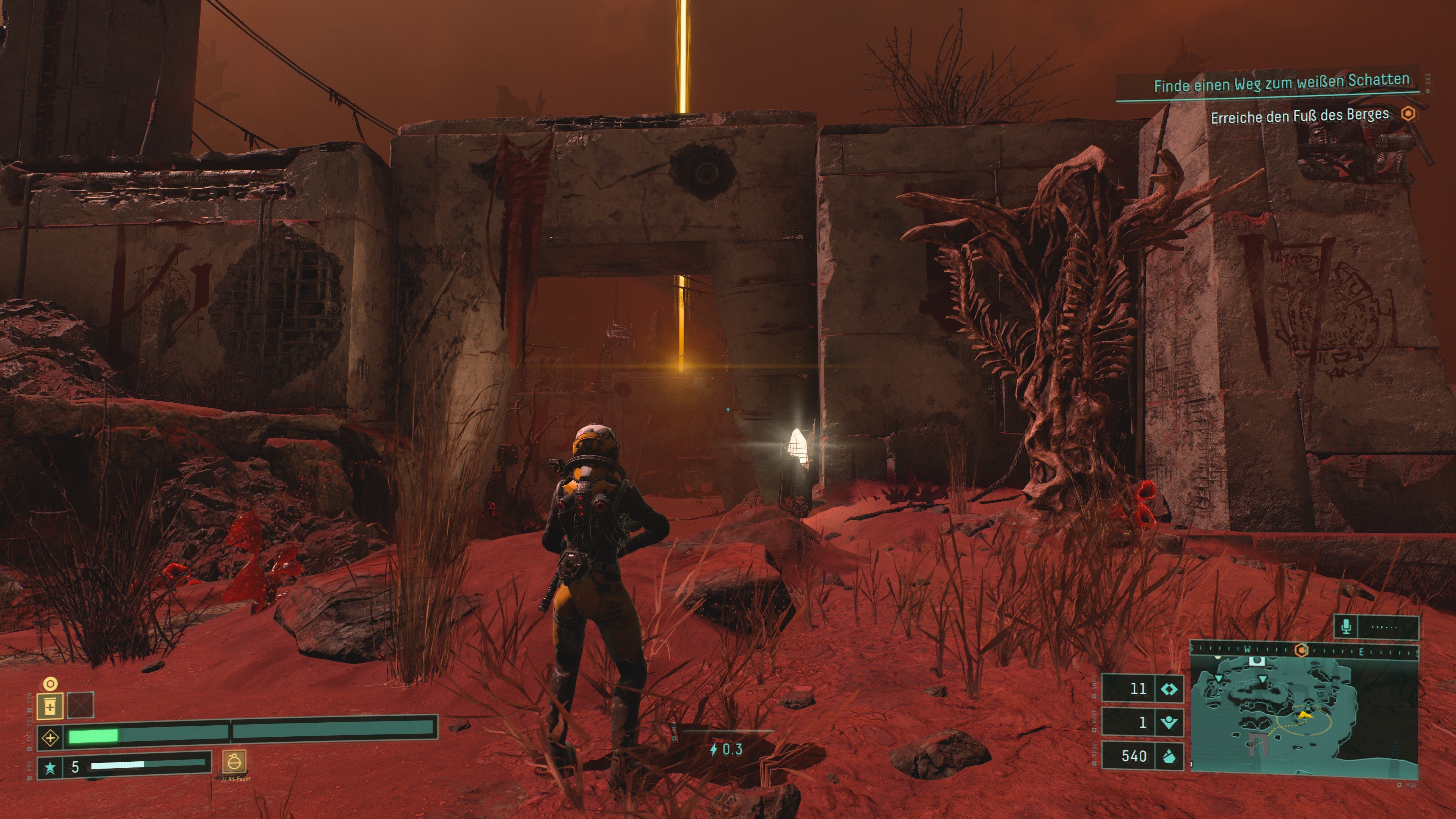Click the yellow player arrow on minimap
Image resolution: width=1456 pixels, height=819 pixels.
[x=1304, y=716]
